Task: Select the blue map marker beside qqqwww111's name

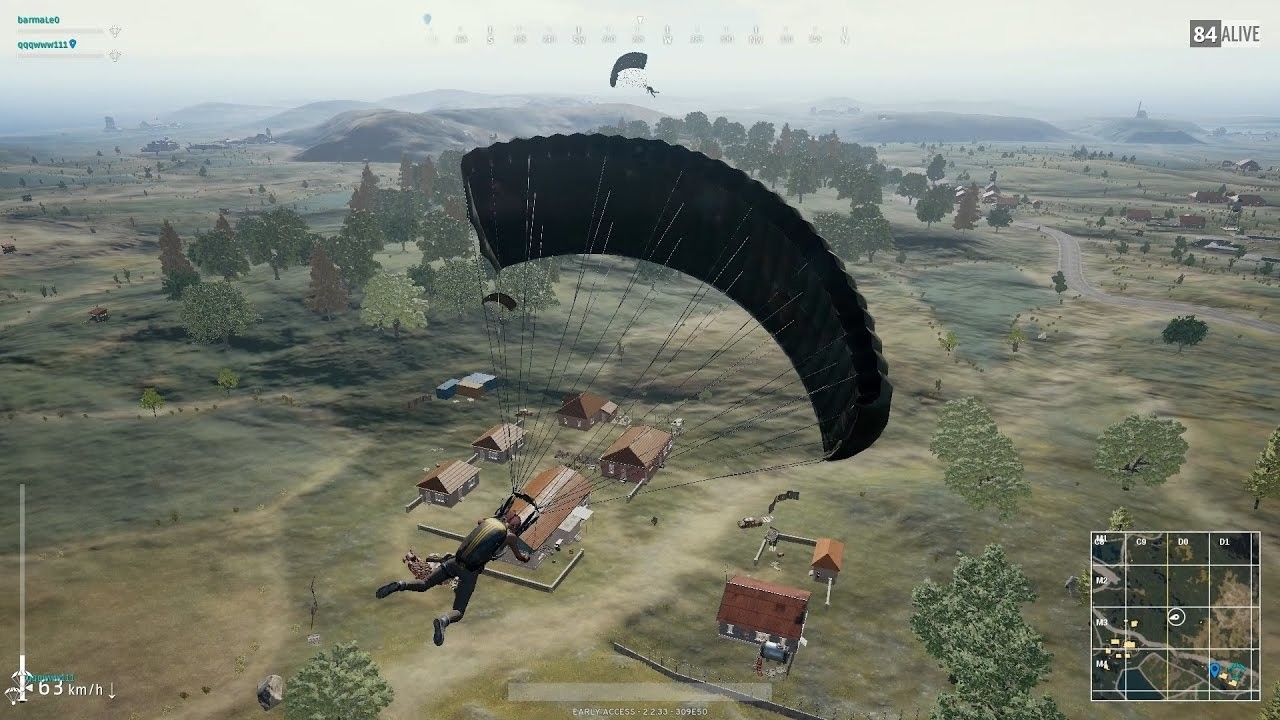Action: click(x=72, y=44)
